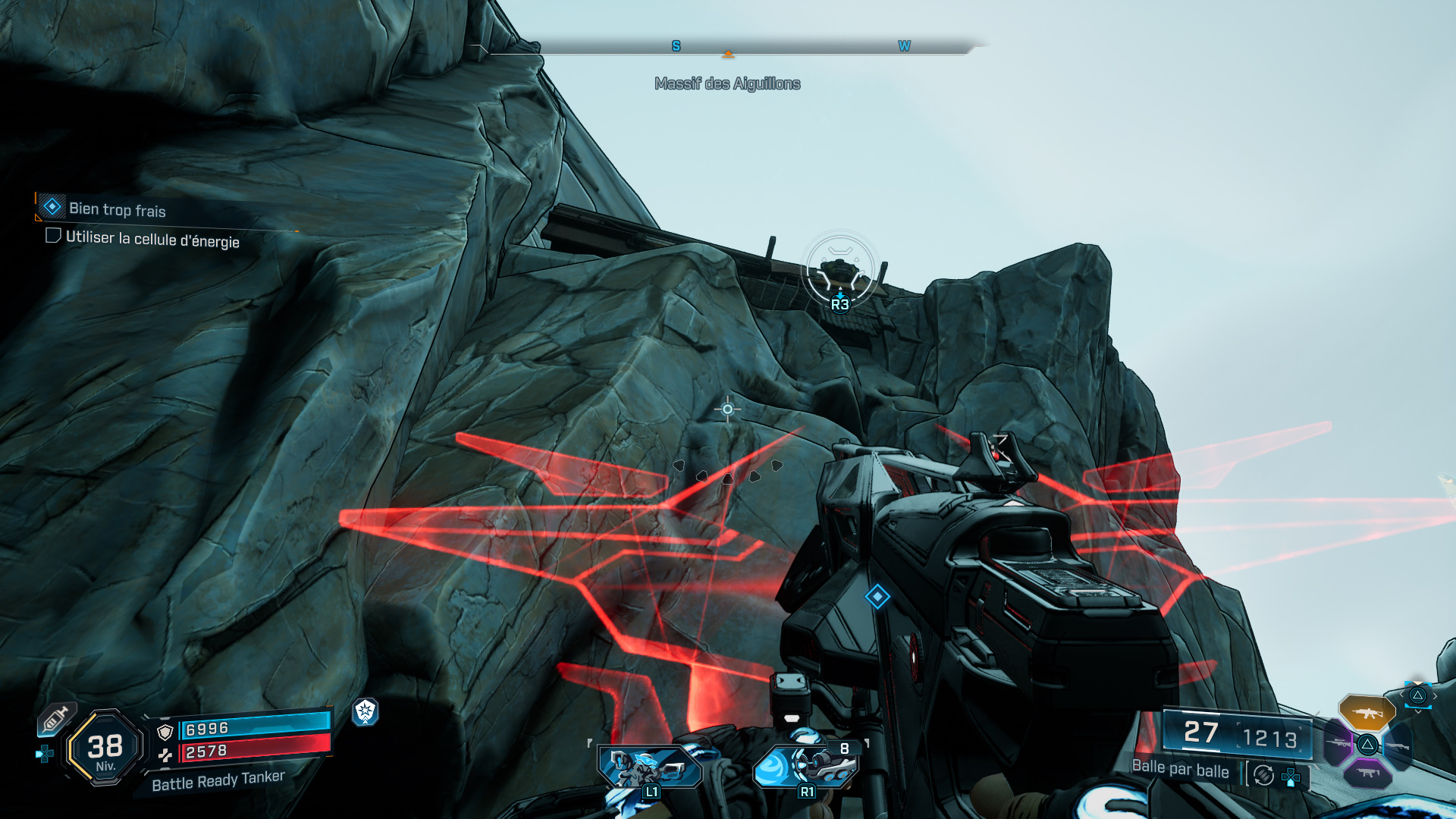Select the level 38 character badge
This screenshot has width=1456, height=819.
105,748
